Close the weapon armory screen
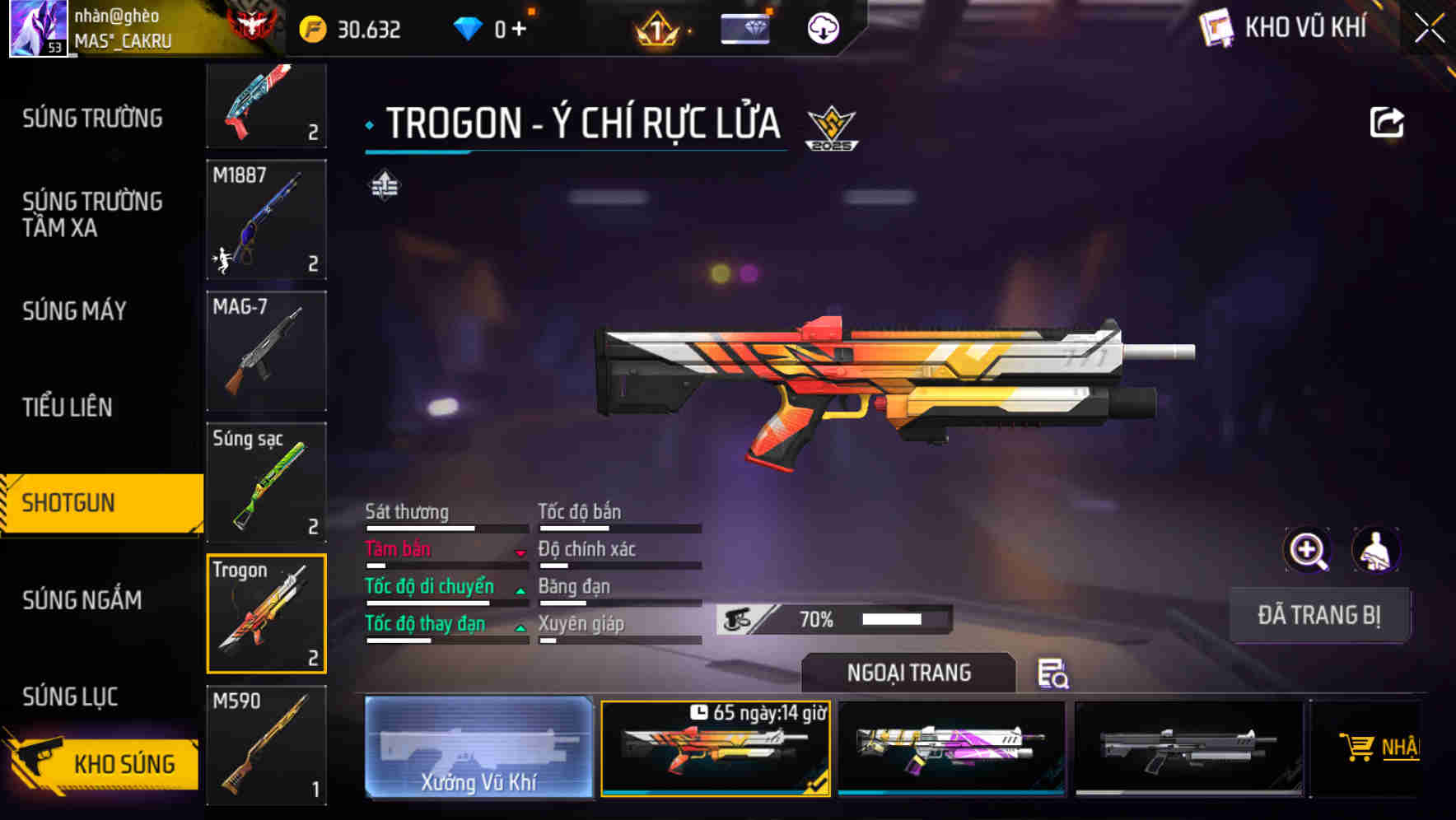 click(x=1430, y=29)
